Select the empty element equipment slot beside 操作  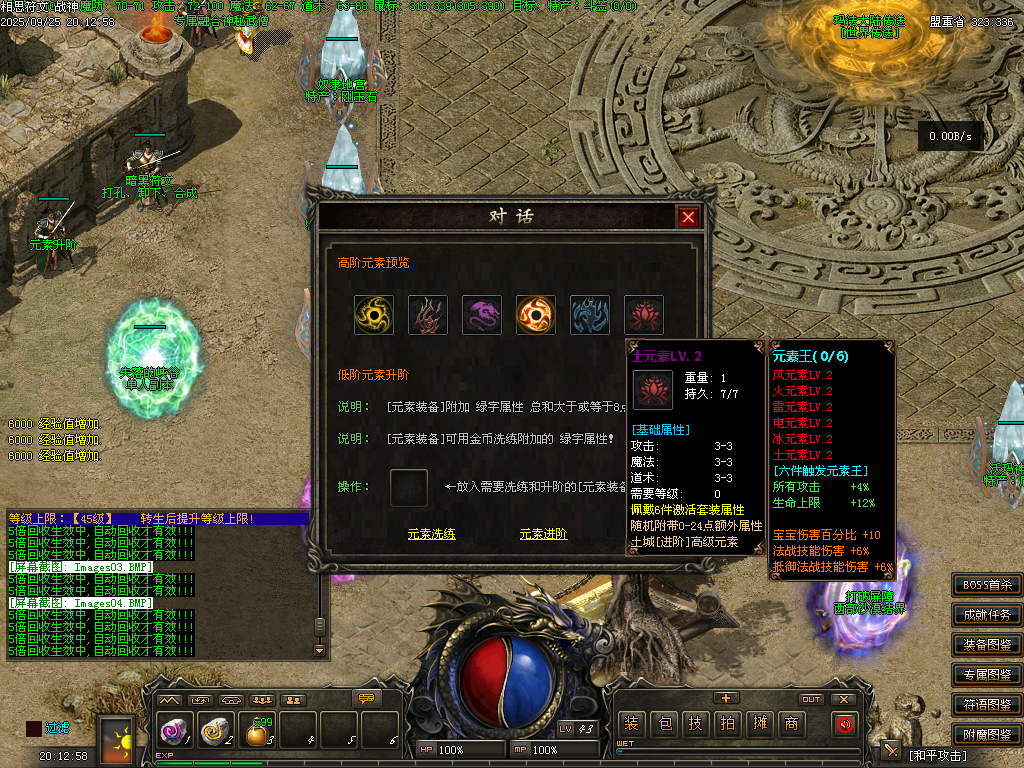tap(409, 487)
